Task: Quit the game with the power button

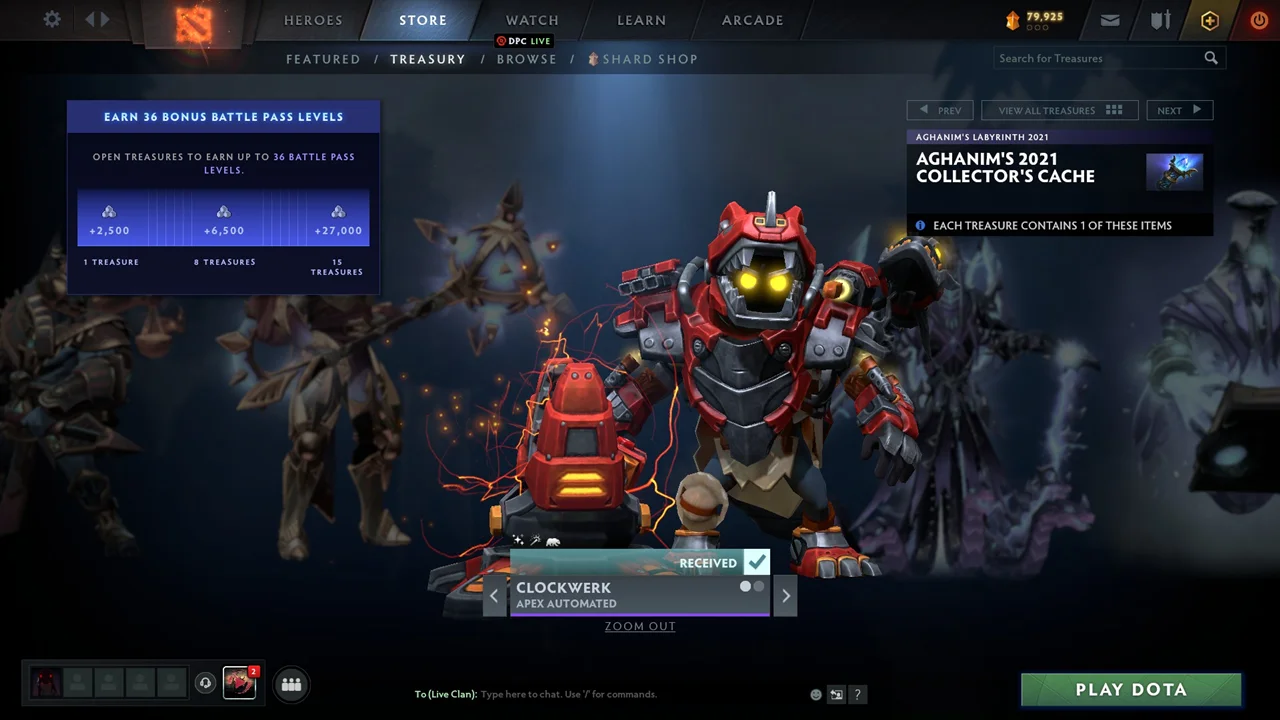Action: coord(1259,20)
